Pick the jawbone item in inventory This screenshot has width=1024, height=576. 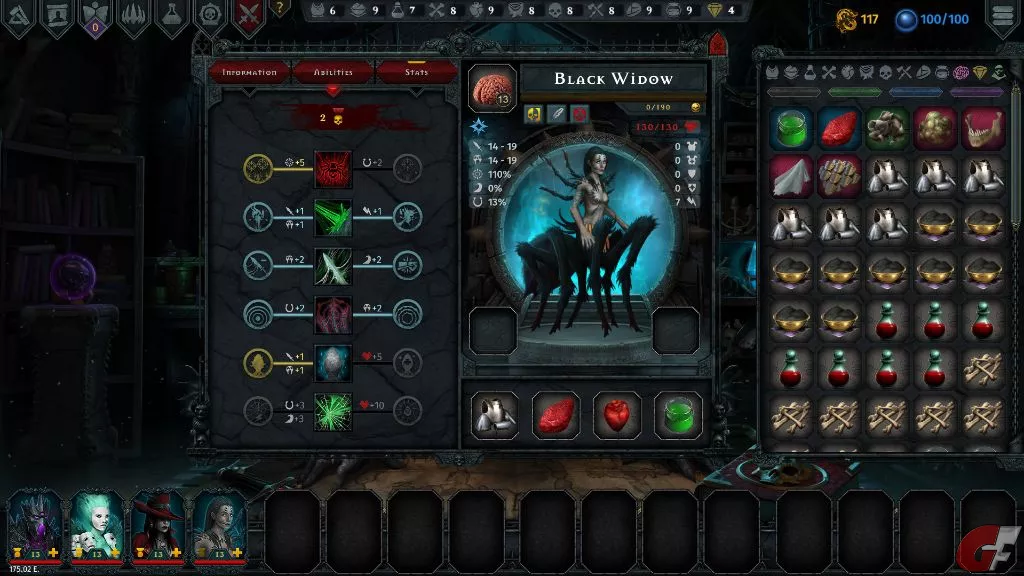pyautogui.click(x=983, y=129)
